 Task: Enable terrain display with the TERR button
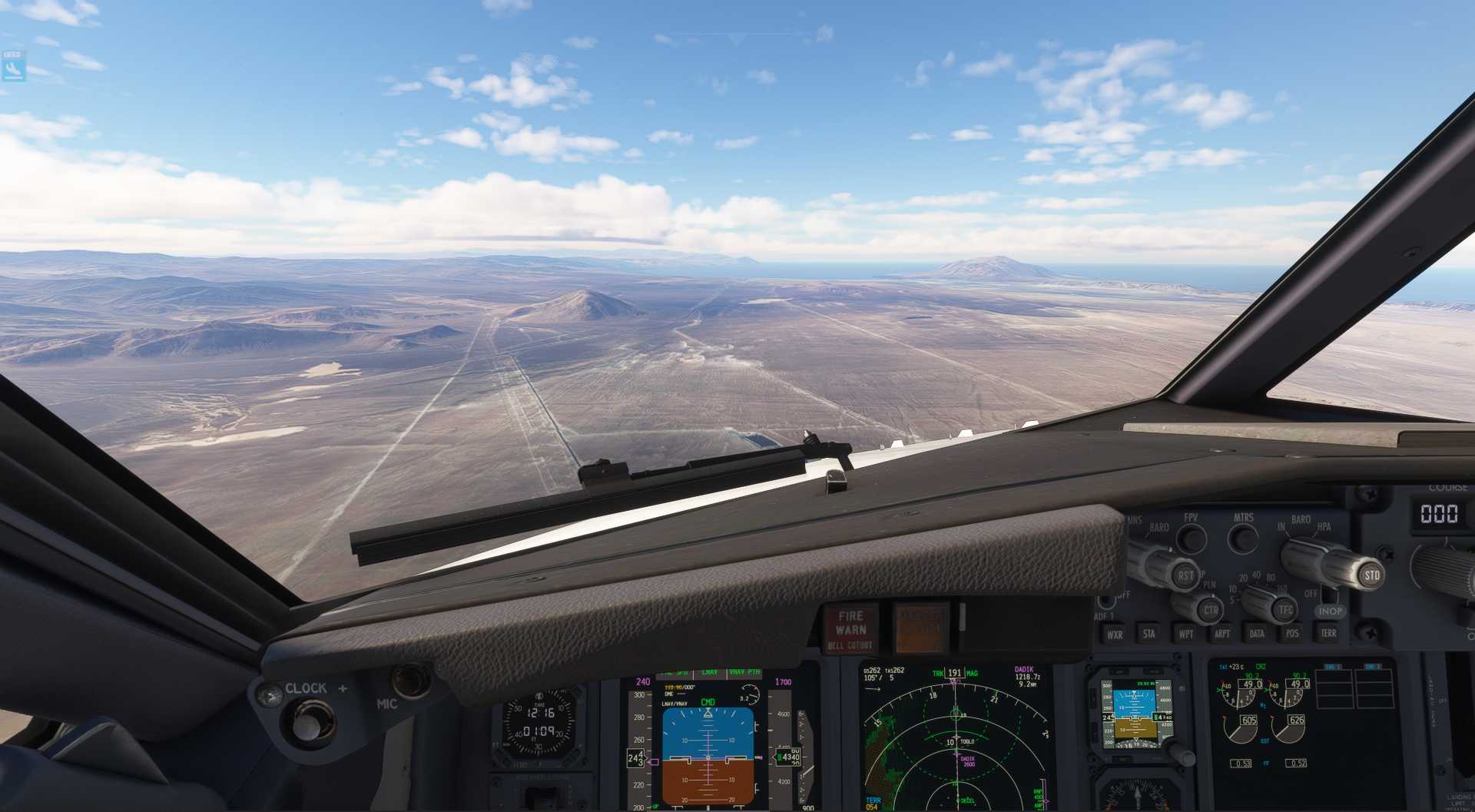[x=1330, y=634]
